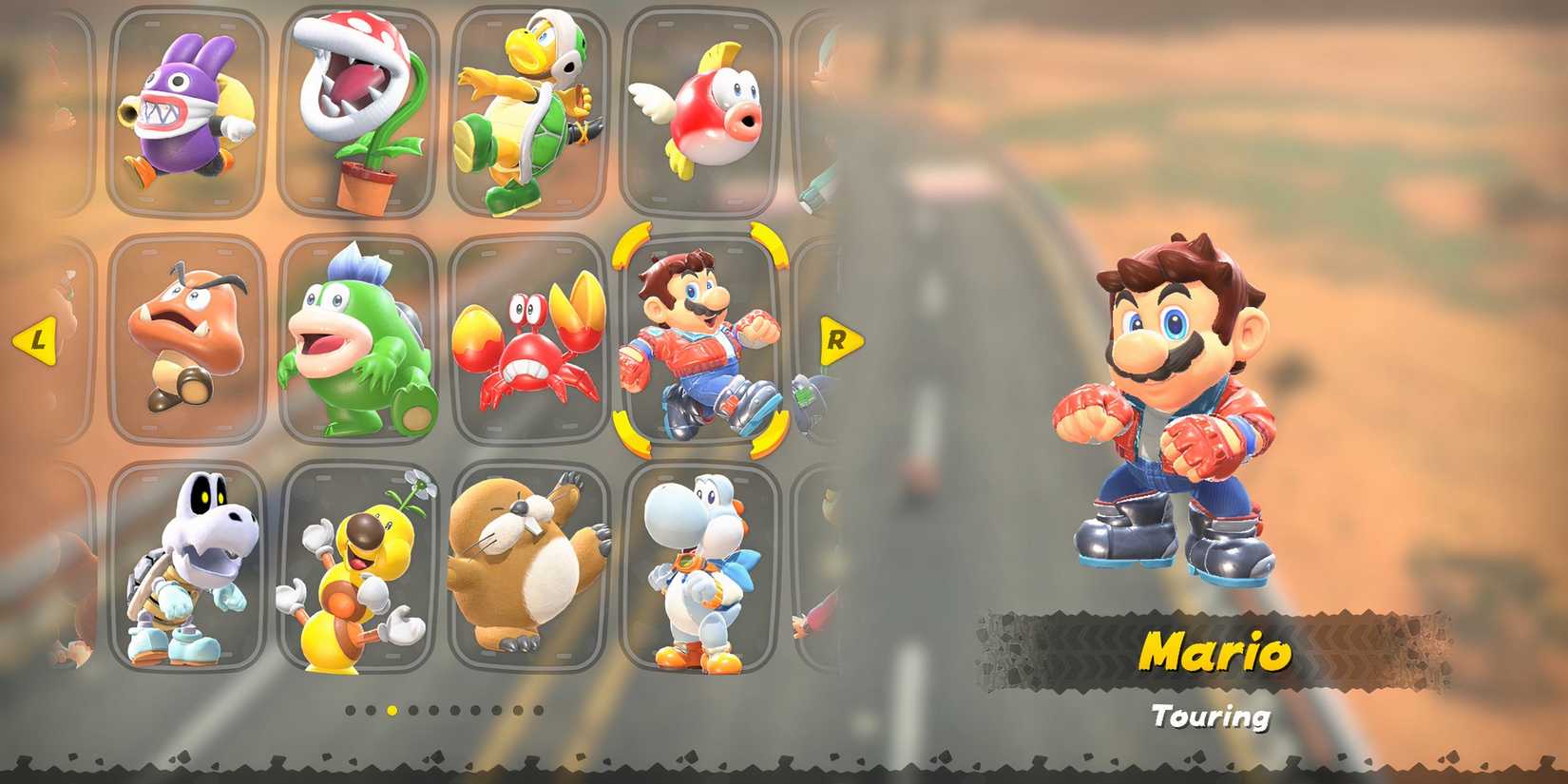Select the Goomba character portrait
1568x784 pixels.
coord(186,337)
